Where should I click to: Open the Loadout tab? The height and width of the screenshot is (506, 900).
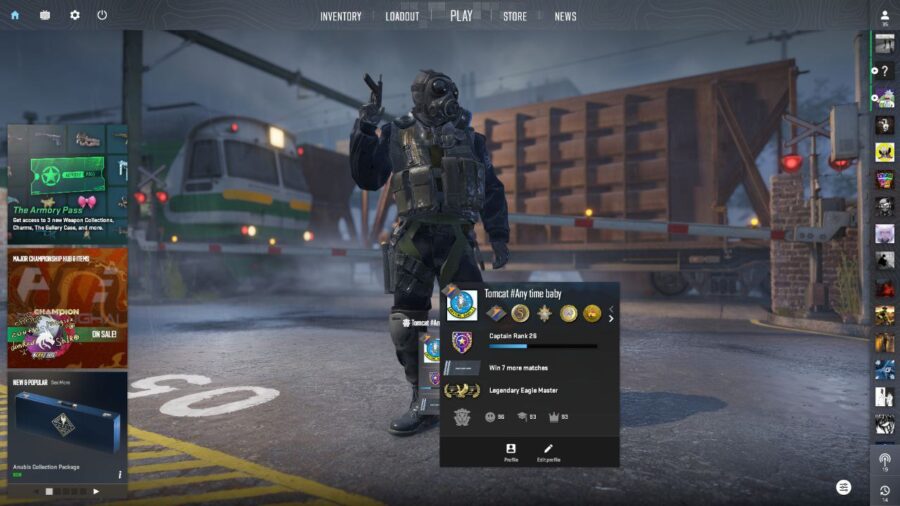coord(402,16)
